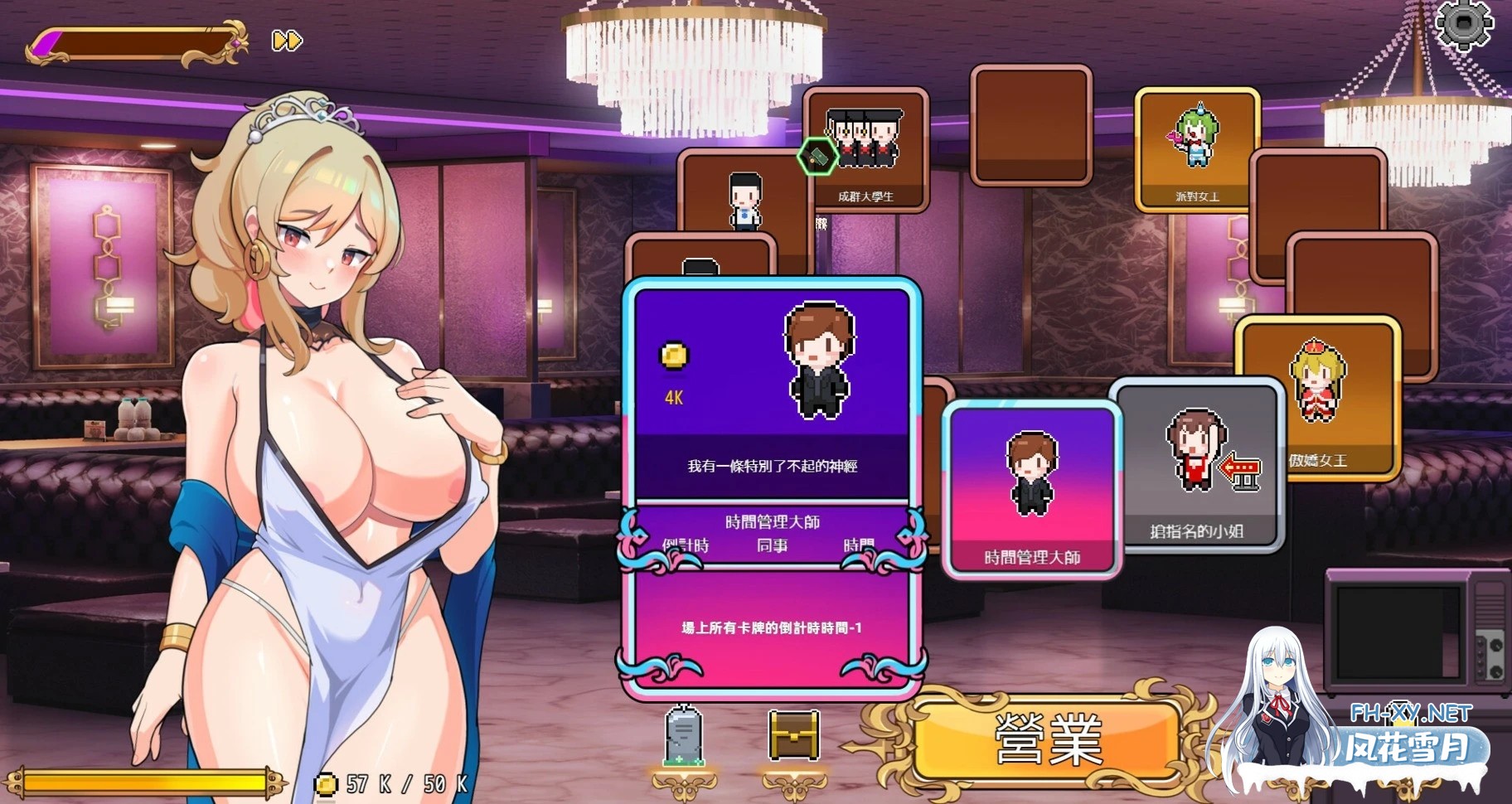The width and height of the screenshot is (1512, 804).
Task: Open the settings gear menu
Action: click(x=1464, y=27)
